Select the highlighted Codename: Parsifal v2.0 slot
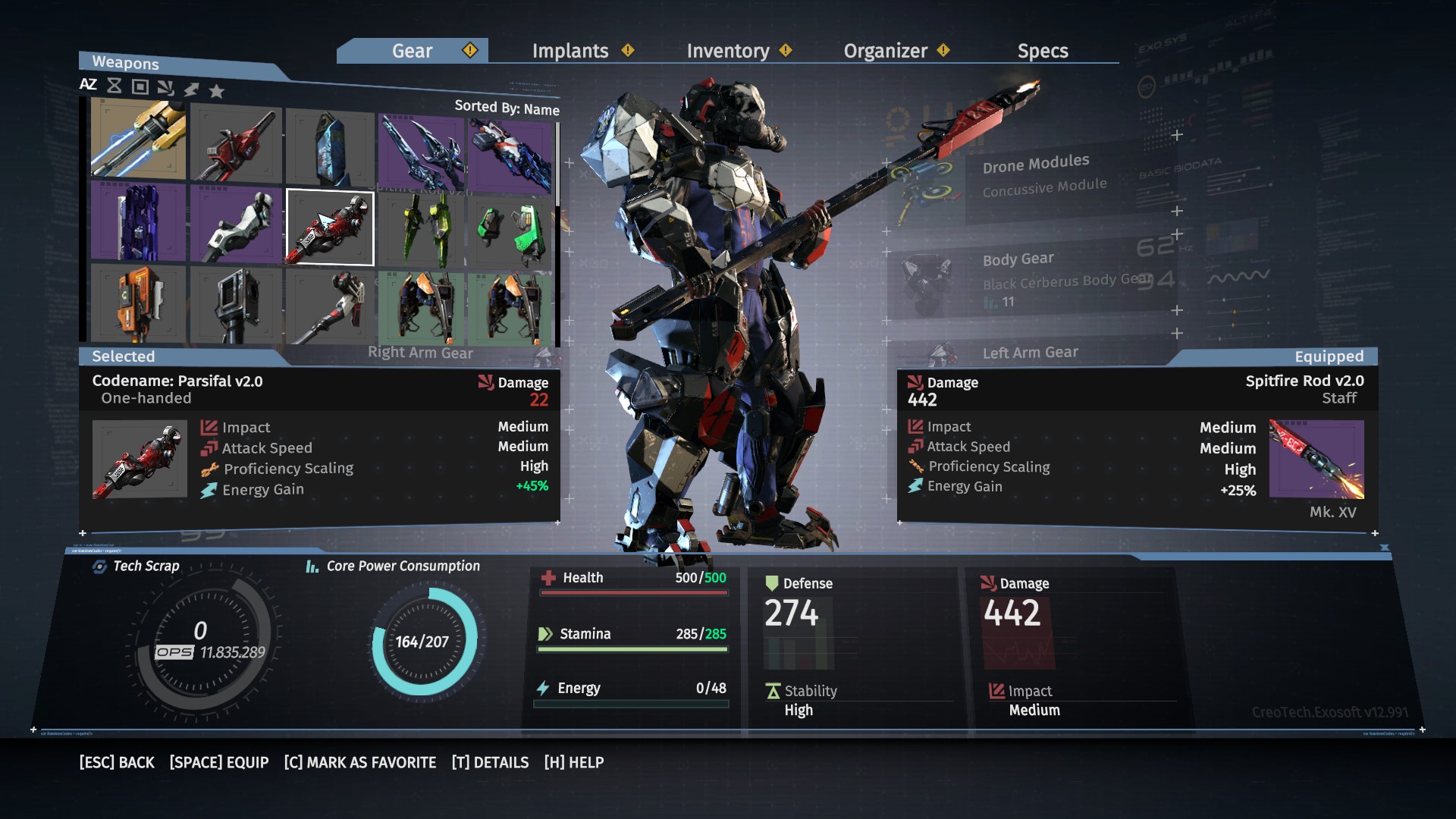1456x819 pixels. click(330, 227)
